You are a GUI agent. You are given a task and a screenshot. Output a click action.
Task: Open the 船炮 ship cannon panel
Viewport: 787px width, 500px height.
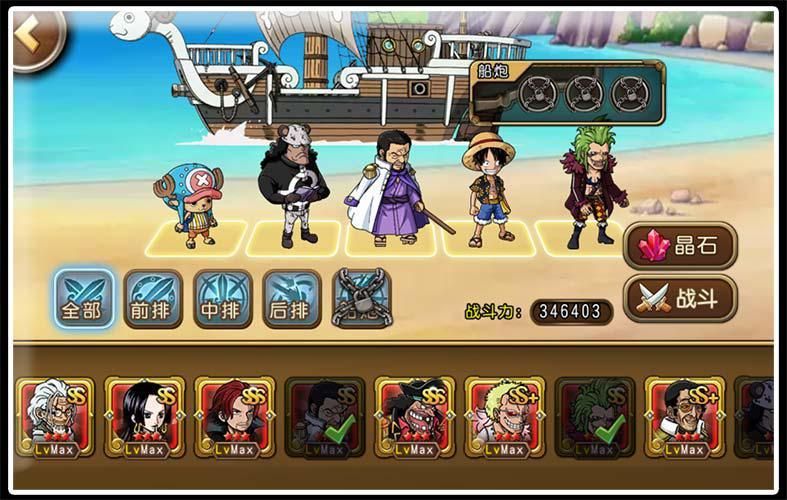click(567, 93)
